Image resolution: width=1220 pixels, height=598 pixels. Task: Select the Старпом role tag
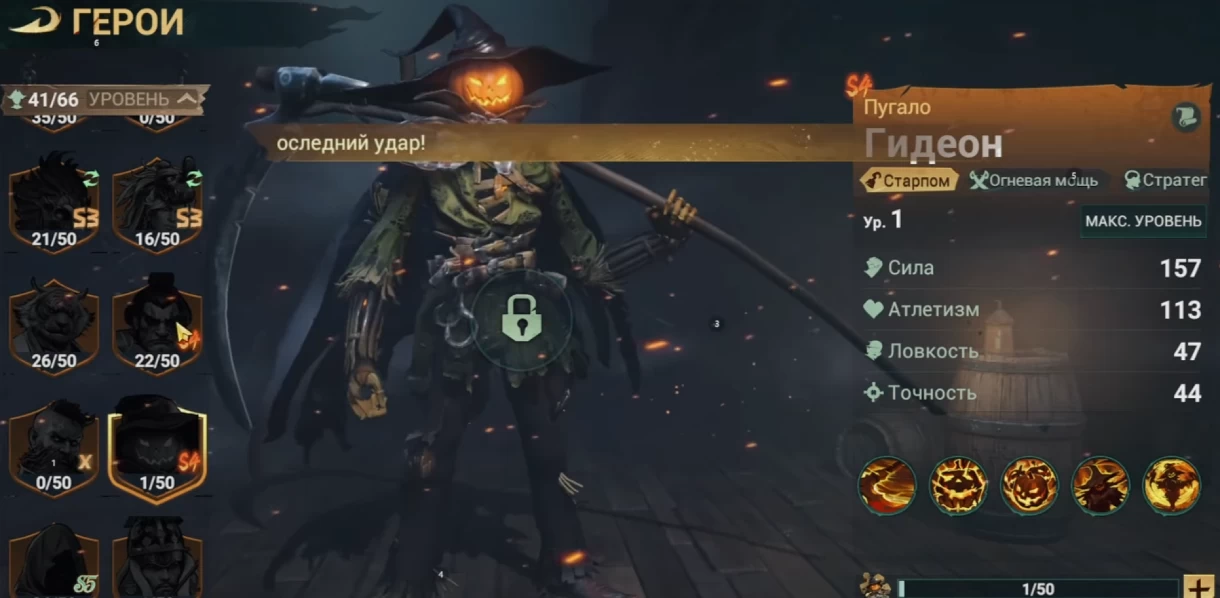pyautogui.click(x=909, y=180)
